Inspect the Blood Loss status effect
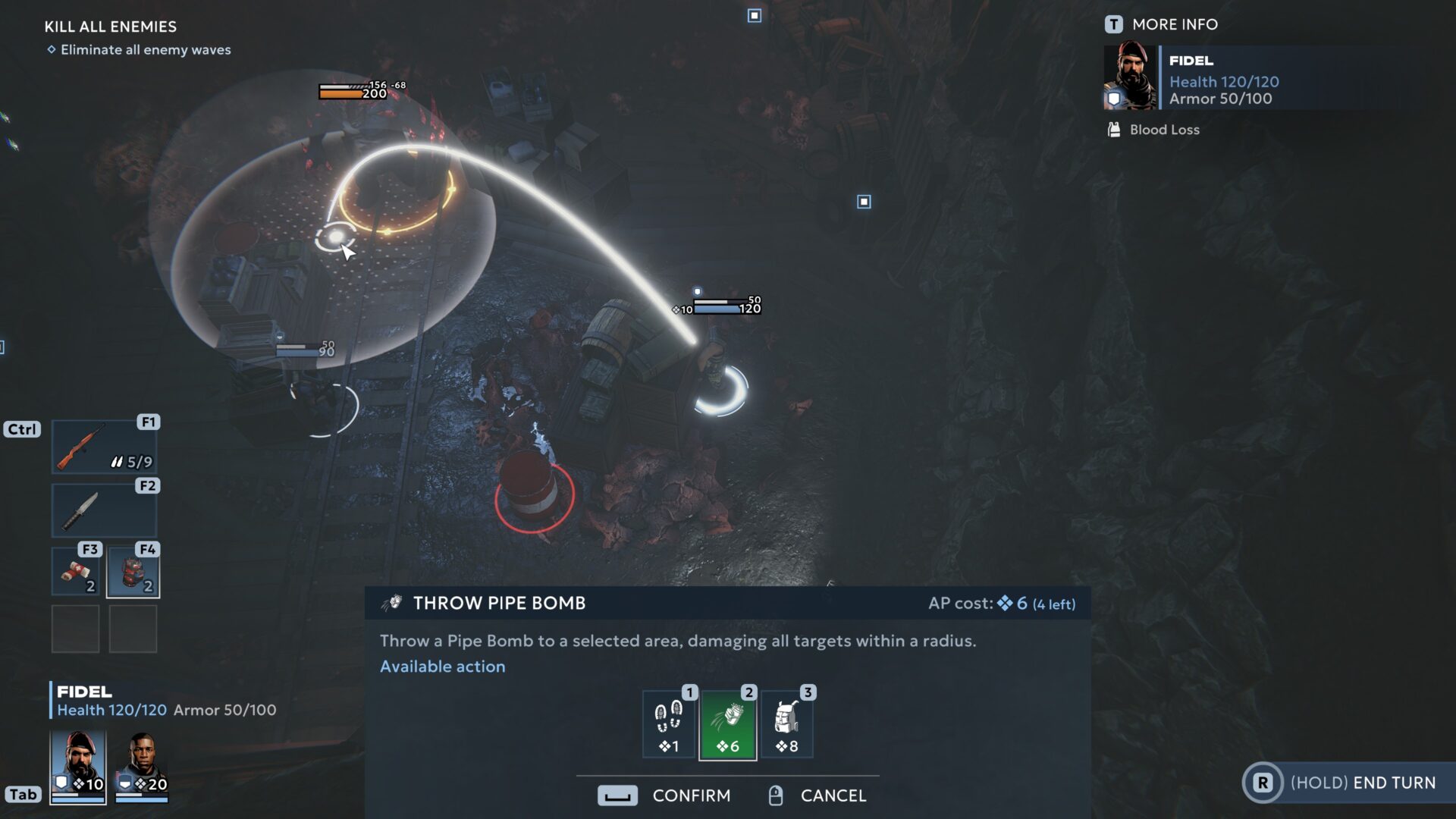Image resolution: width=1456 pixels, height=819 pixels. 1154,130
